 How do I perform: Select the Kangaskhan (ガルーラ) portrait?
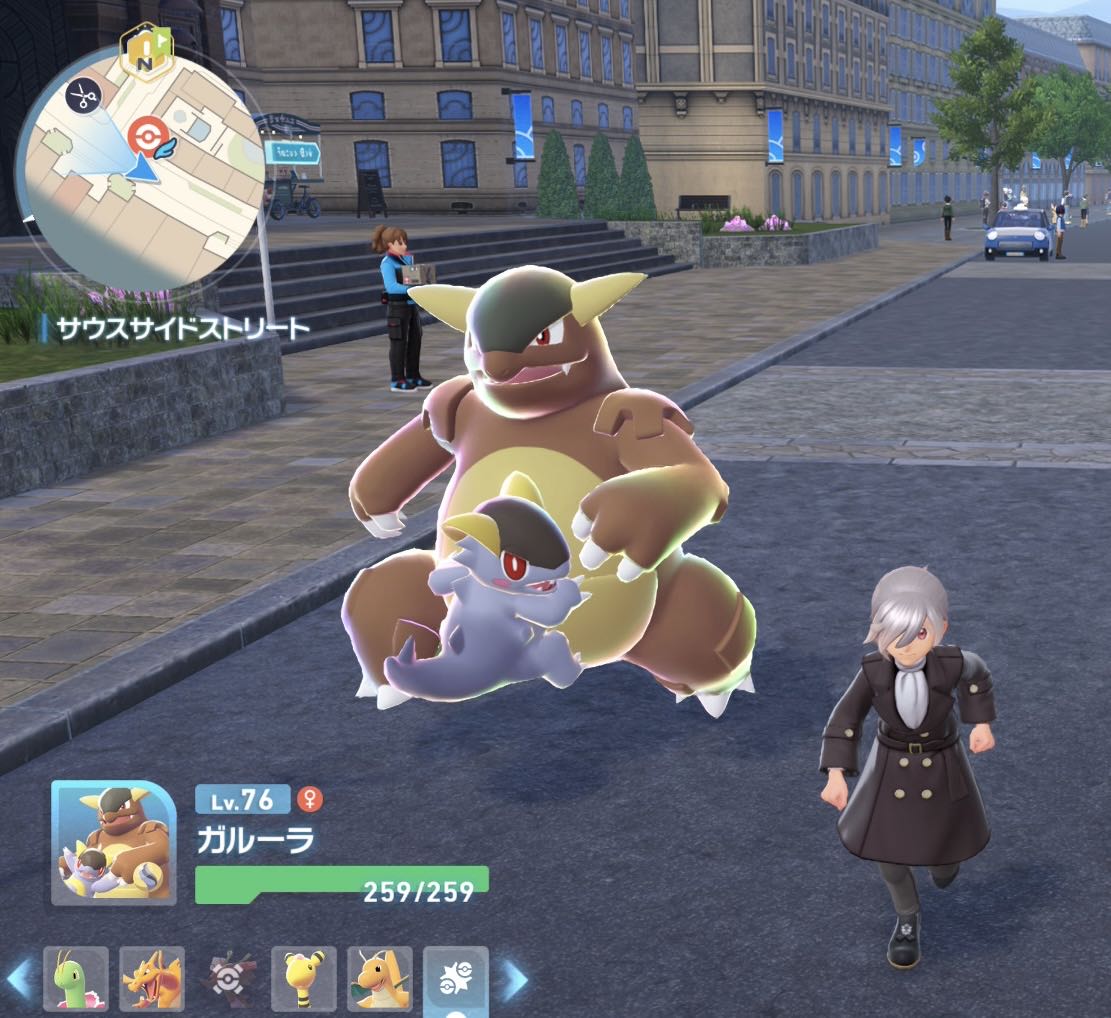(114, 842)
